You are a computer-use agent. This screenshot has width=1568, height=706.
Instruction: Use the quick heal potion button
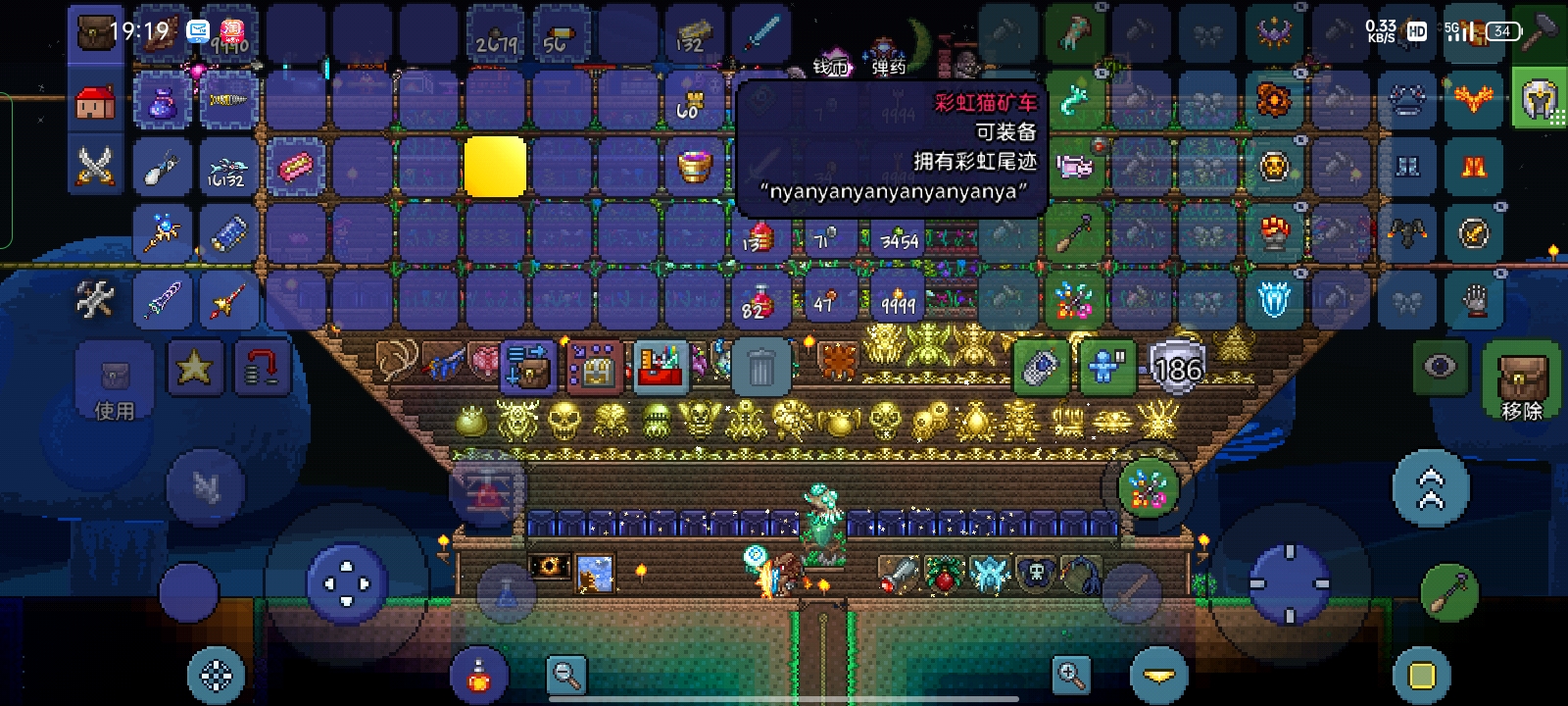point(479,677)
